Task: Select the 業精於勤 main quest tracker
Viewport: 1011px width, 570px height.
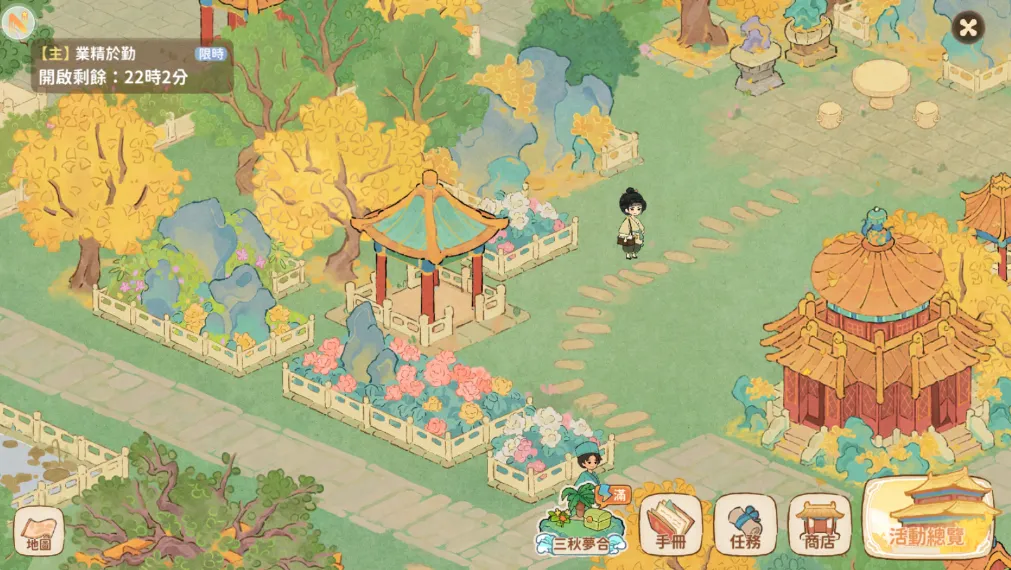Action: [131, 64]
